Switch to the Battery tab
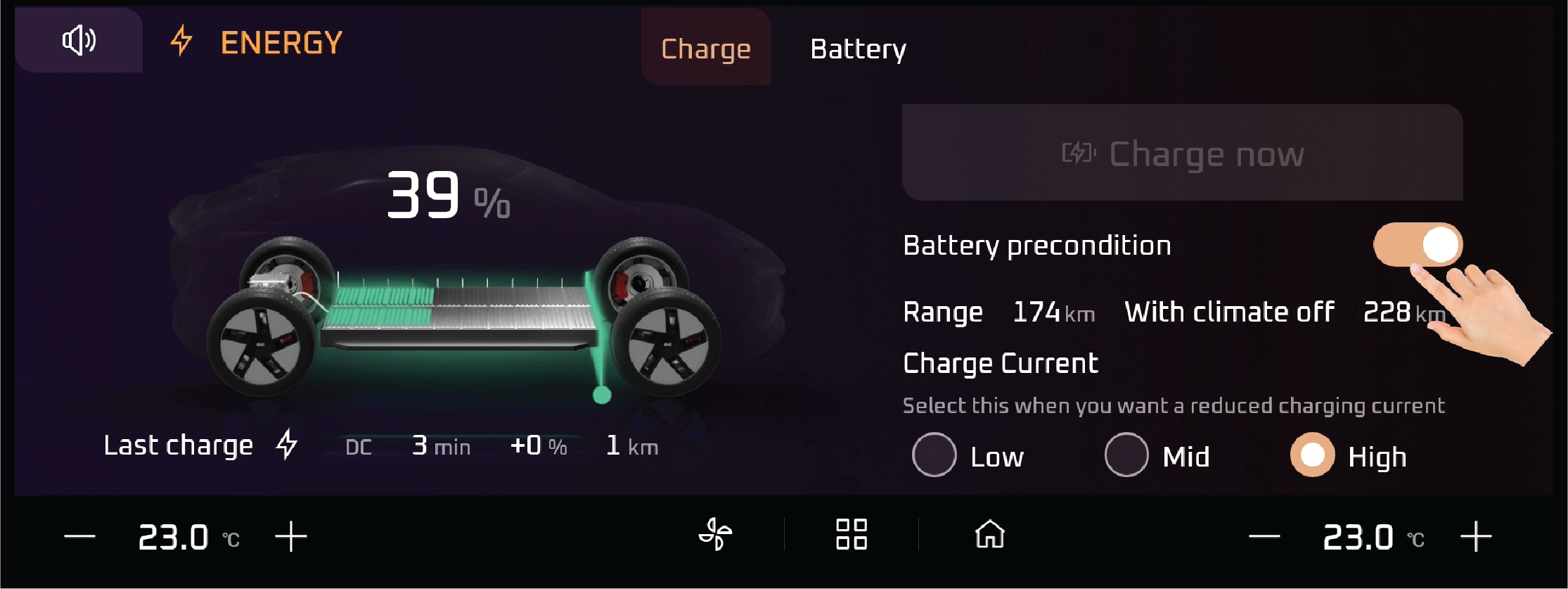 [858, 49]
